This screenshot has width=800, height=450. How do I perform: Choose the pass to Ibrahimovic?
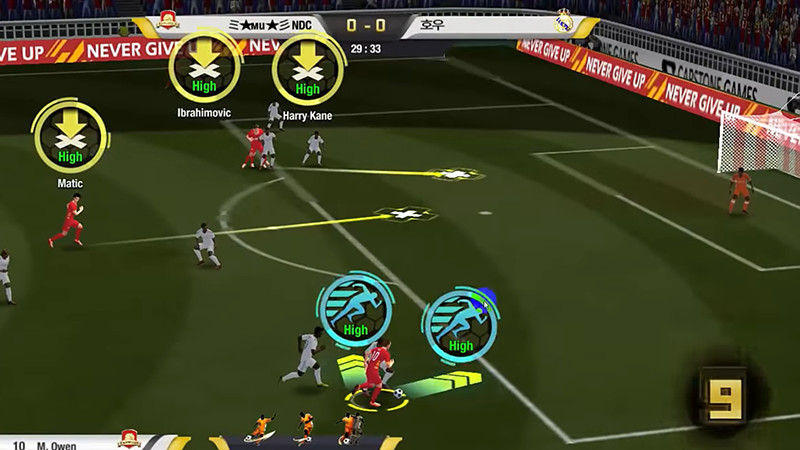(x=204, y=67)
